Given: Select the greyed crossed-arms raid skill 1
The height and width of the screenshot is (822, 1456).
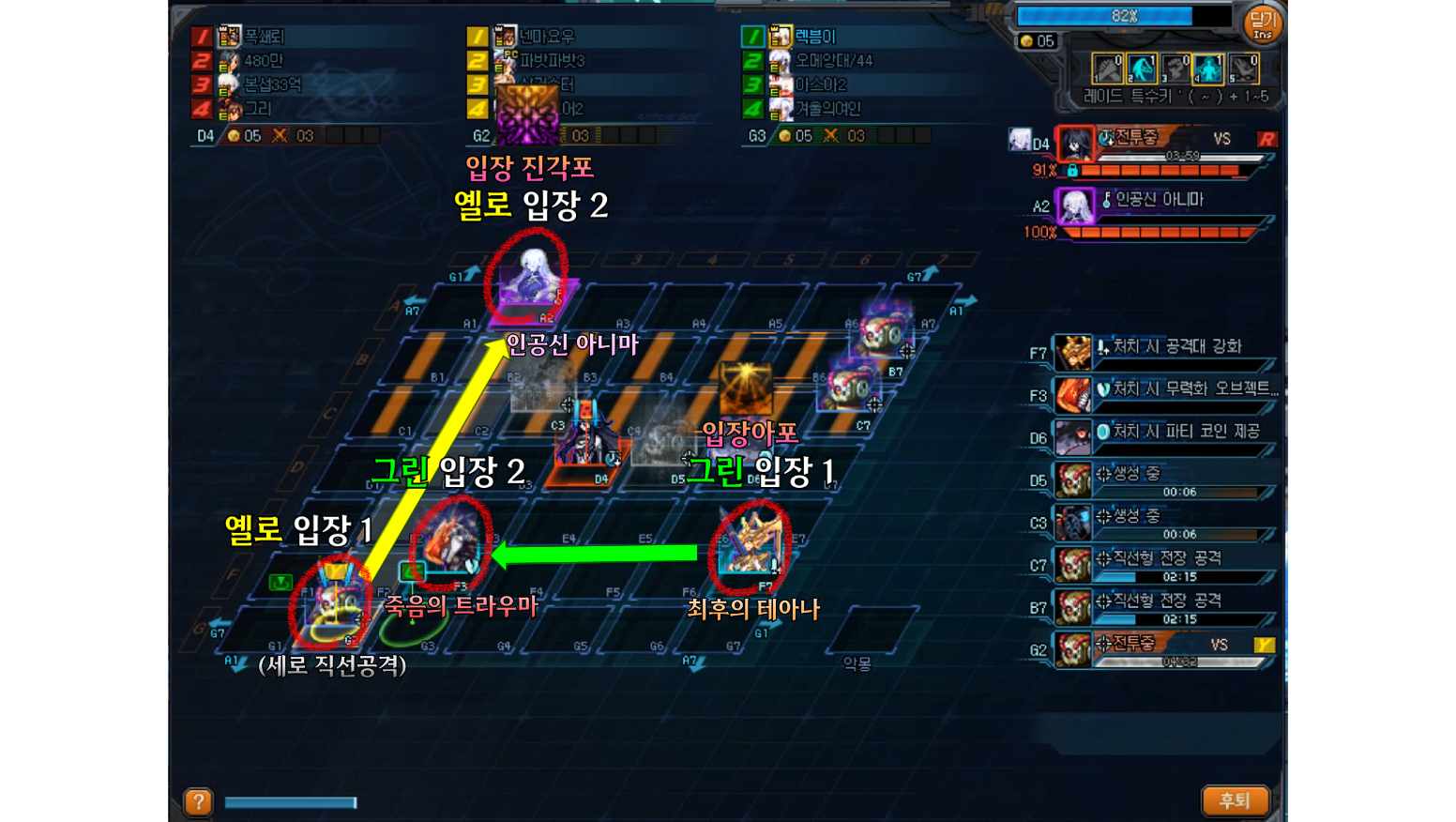Looking at the screenshot, I should [x=1108, y=68].
